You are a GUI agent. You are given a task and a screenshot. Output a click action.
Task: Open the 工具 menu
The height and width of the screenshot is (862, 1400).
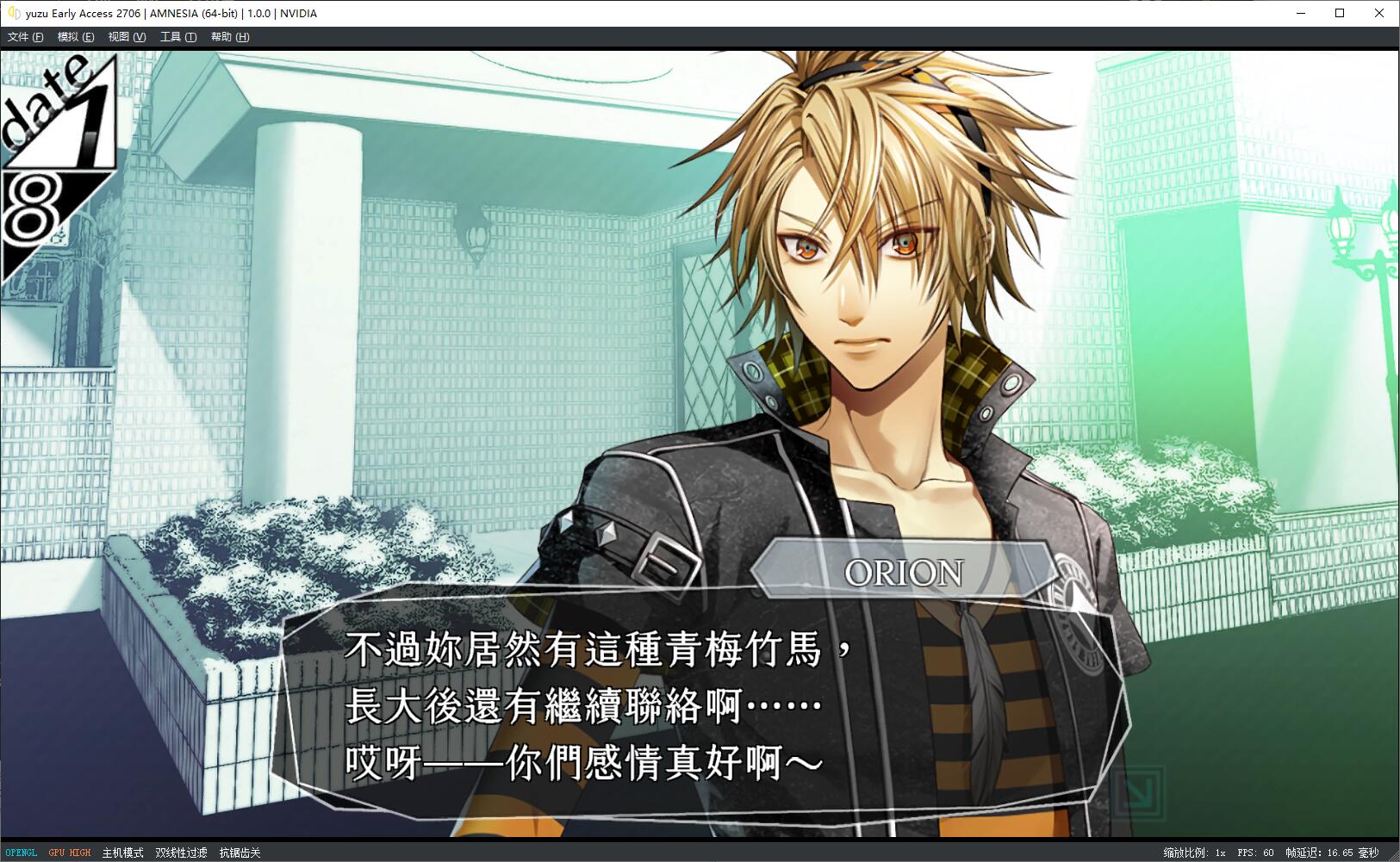(177, 37)
